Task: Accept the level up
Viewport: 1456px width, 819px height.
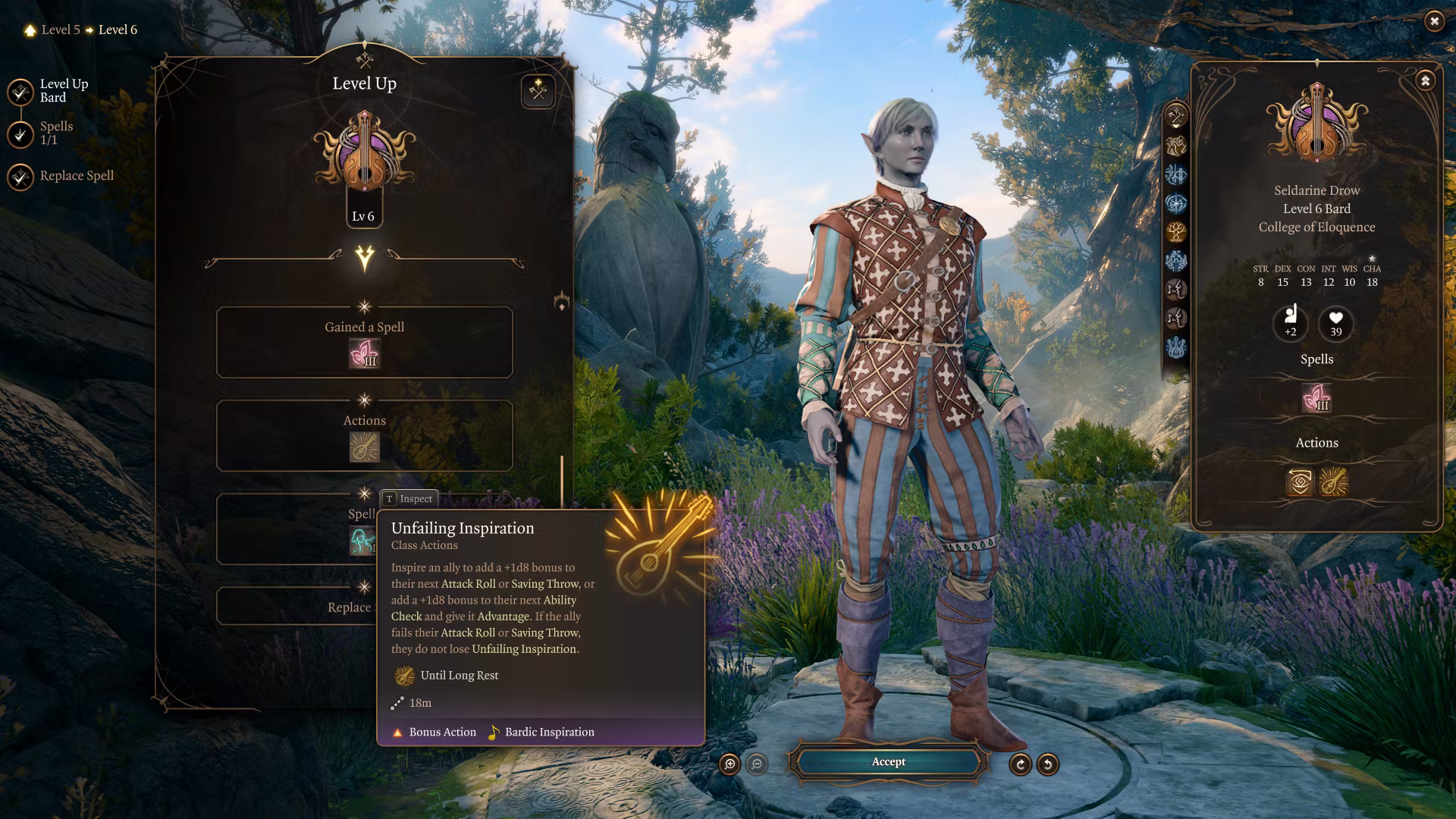Action: point(888,762)
